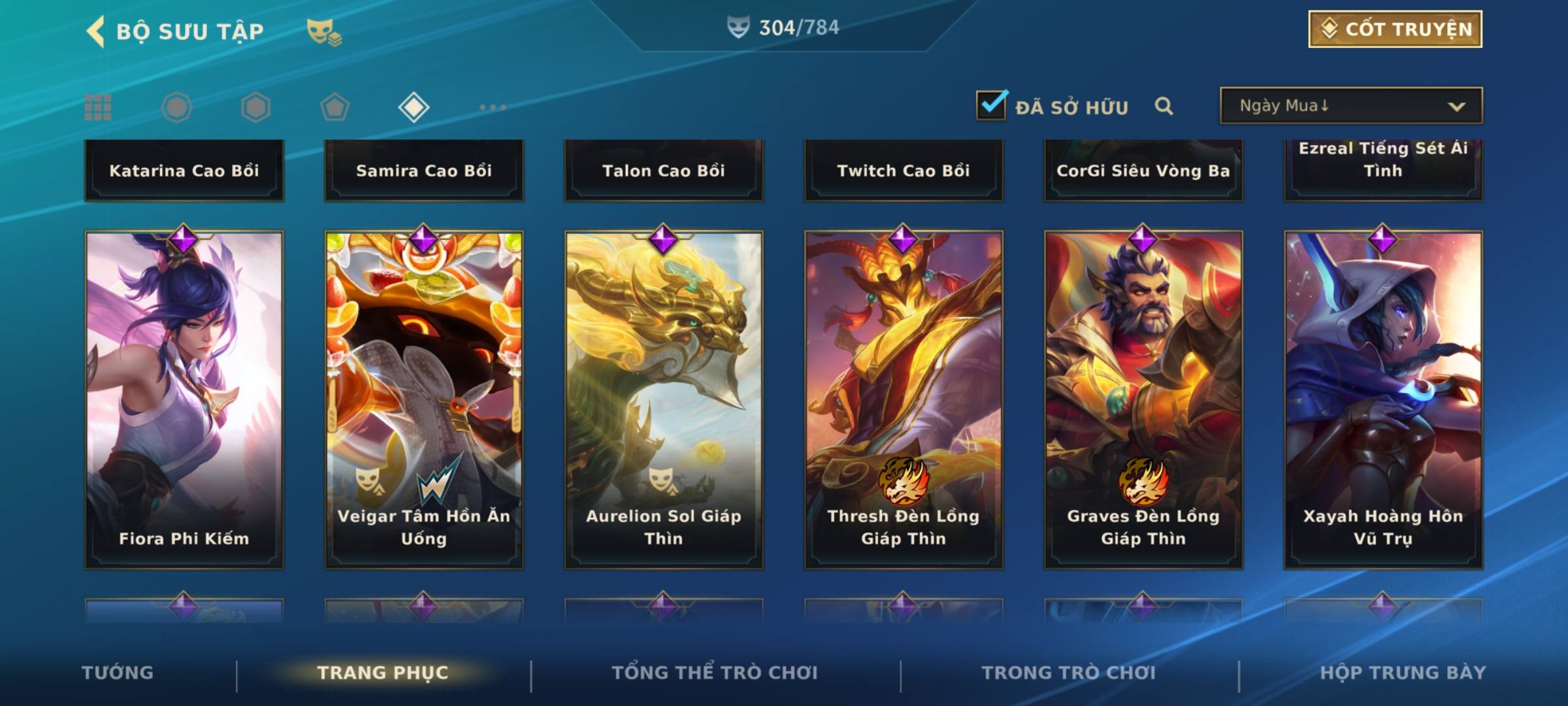This screenshot has height=706, width=1568.
Task: Switch to the Tướng tab
Action: tap(118, 673)
